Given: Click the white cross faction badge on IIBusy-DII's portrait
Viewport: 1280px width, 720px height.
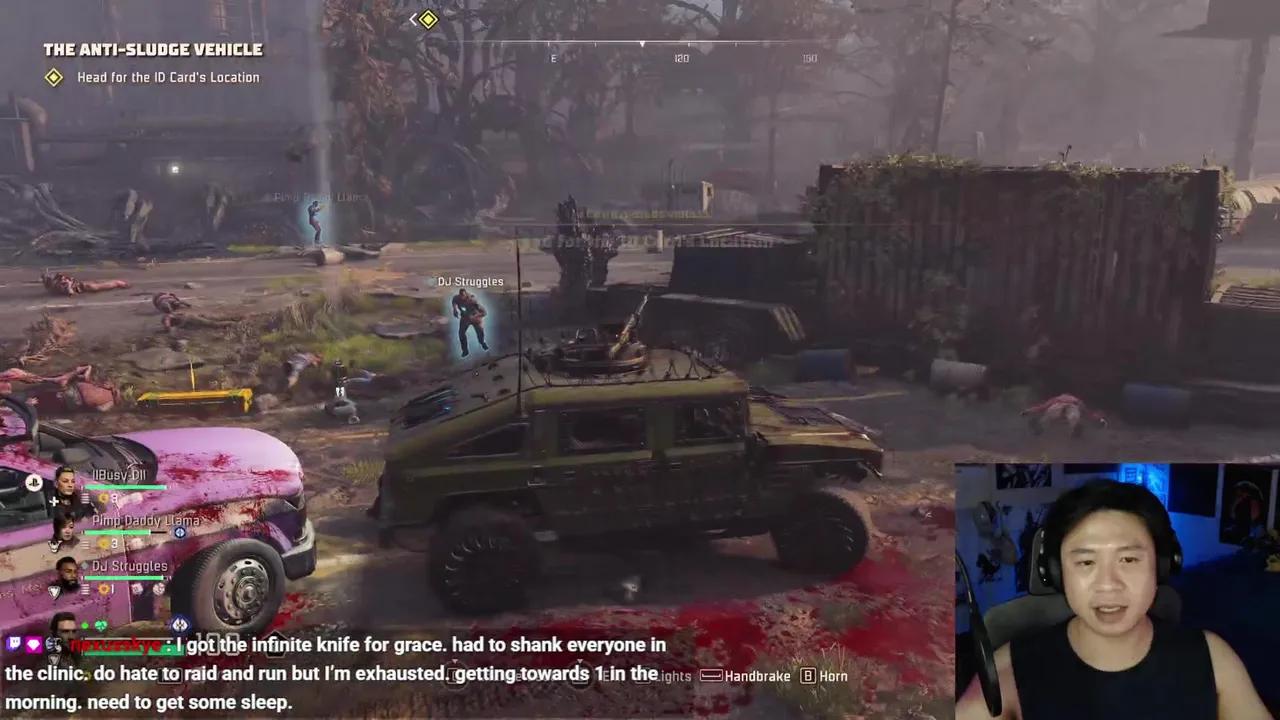Looking at the screenshot, I should tap(55, 501).
